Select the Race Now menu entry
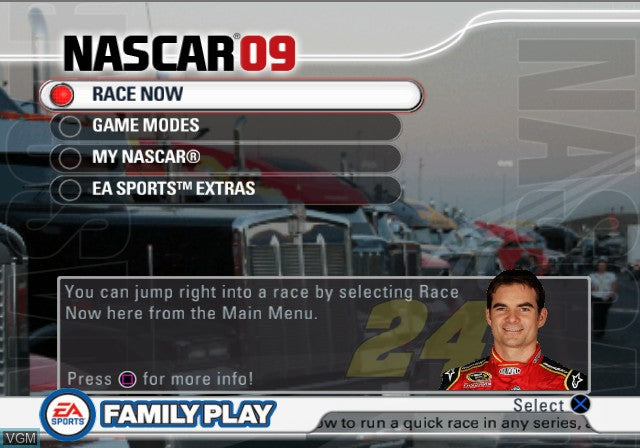Image resolution: width=640 pixels, height=448 pixels. click(230, 95)
